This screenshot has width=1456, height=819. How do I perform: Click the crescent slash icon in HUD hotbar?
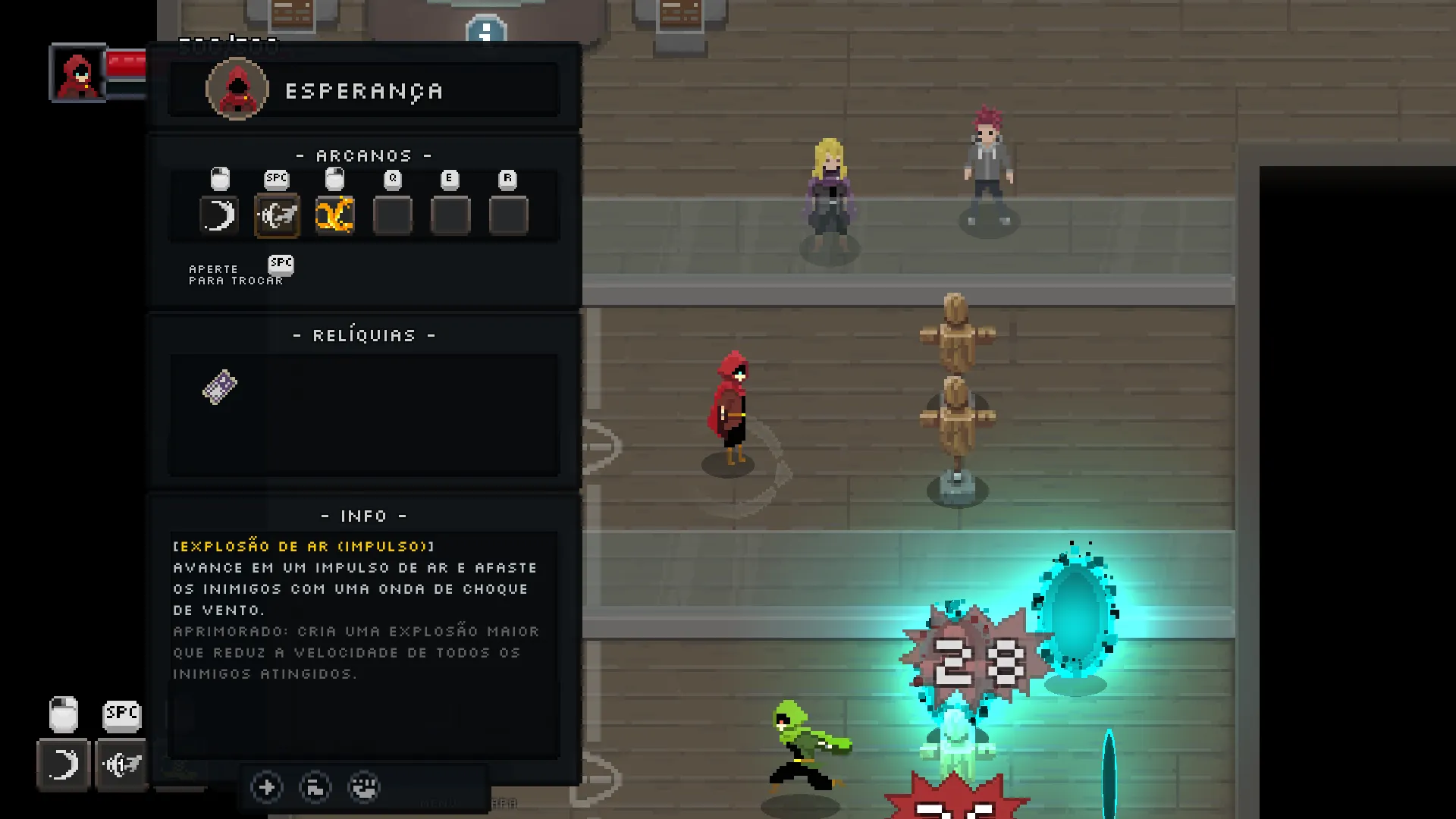[64, 764]
